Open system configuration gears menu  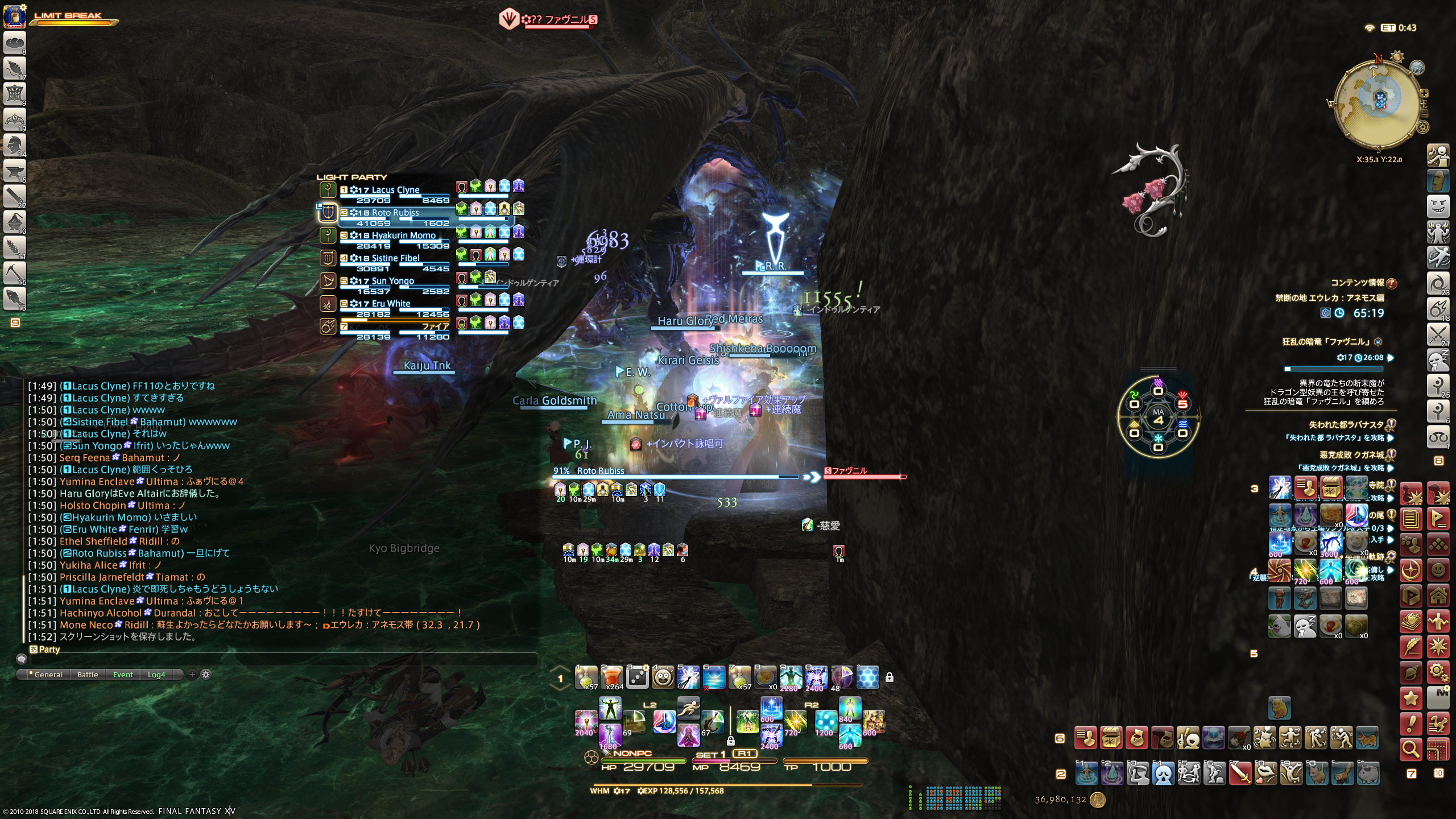pyautogui.click(x=1438, y=673)
